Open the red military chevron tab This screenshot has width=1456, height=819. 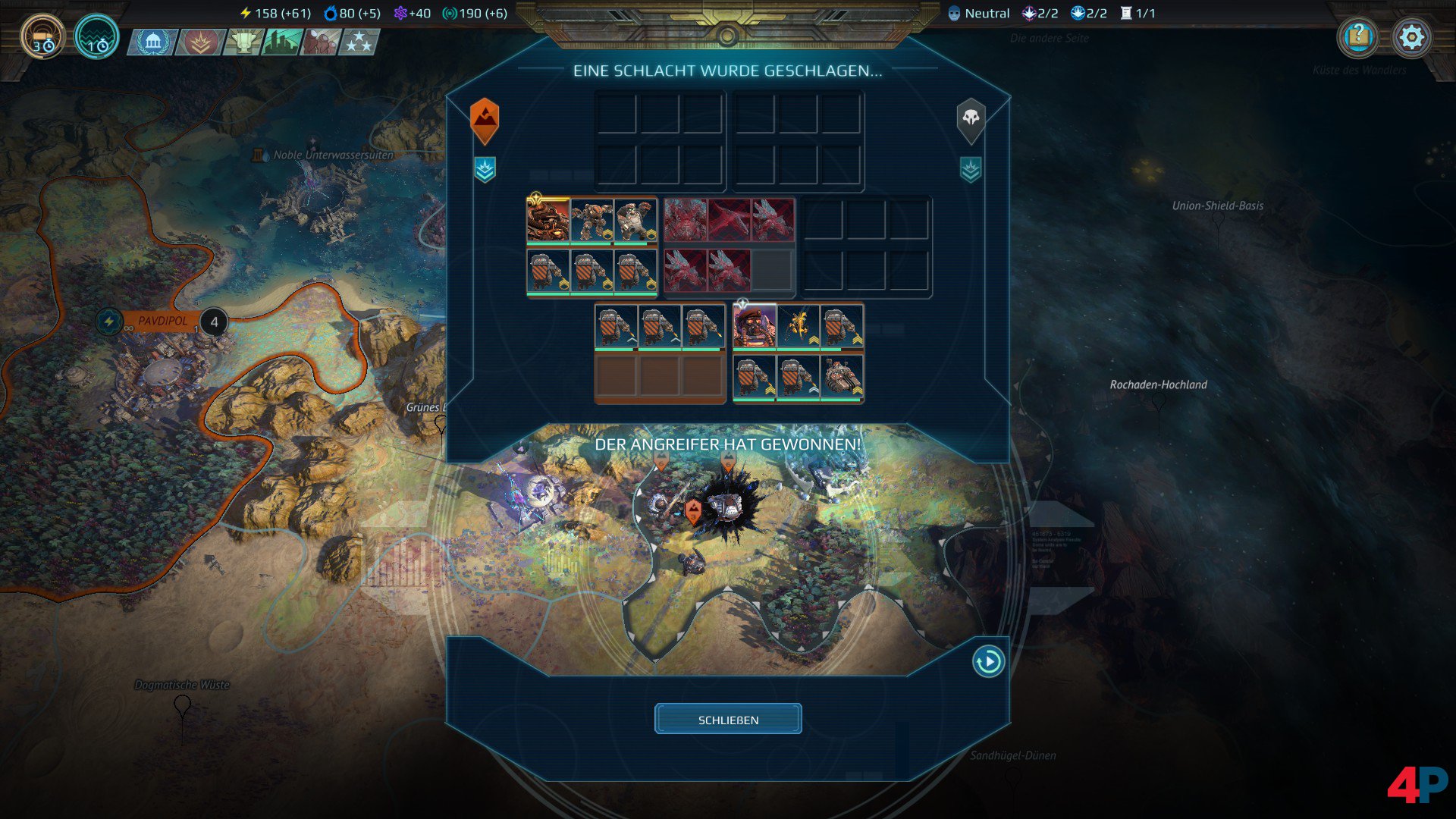coord(200,42)
